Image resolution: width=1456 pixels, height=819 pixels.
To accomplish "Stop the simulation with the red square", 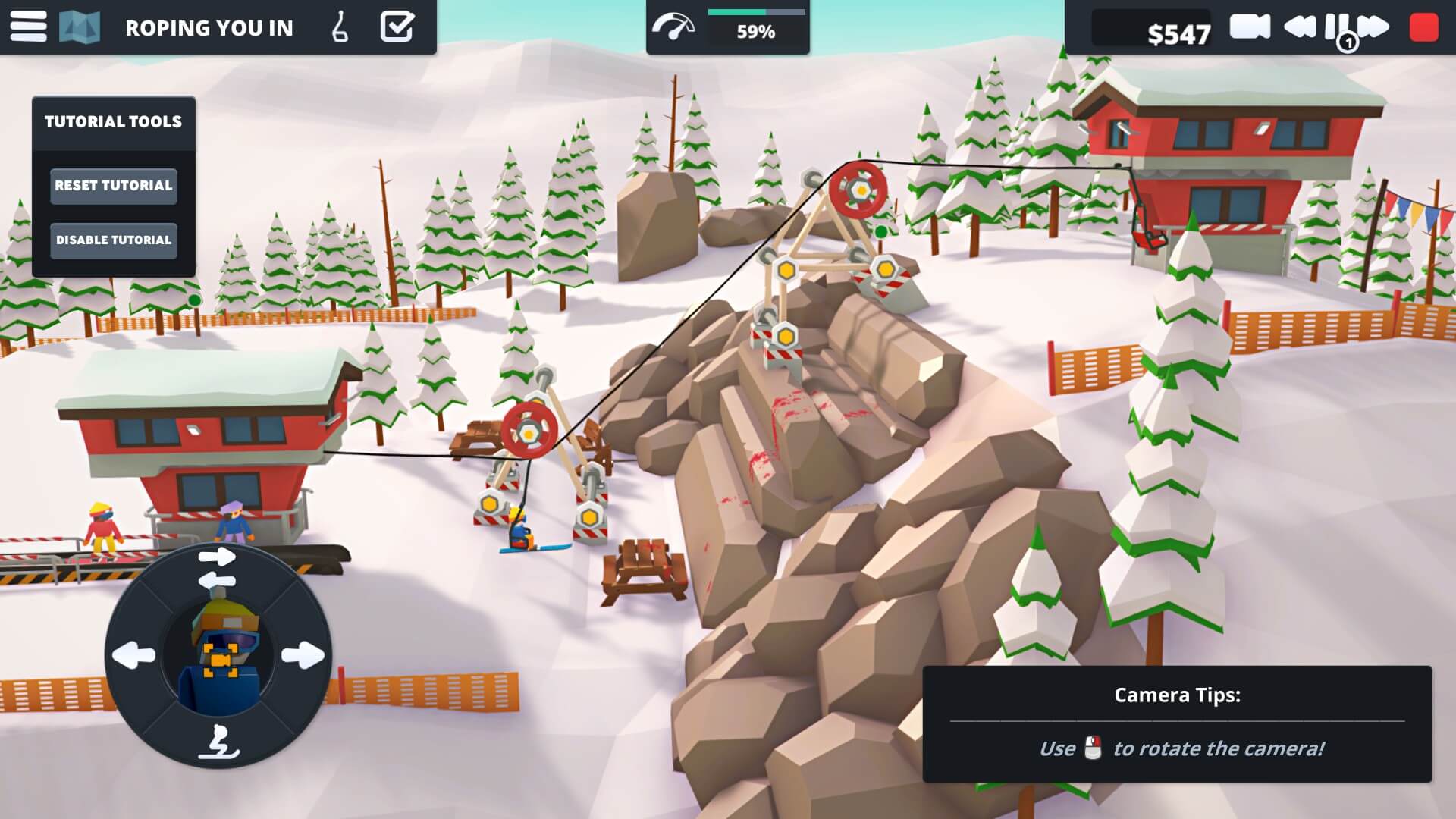I will point(1423,27).
